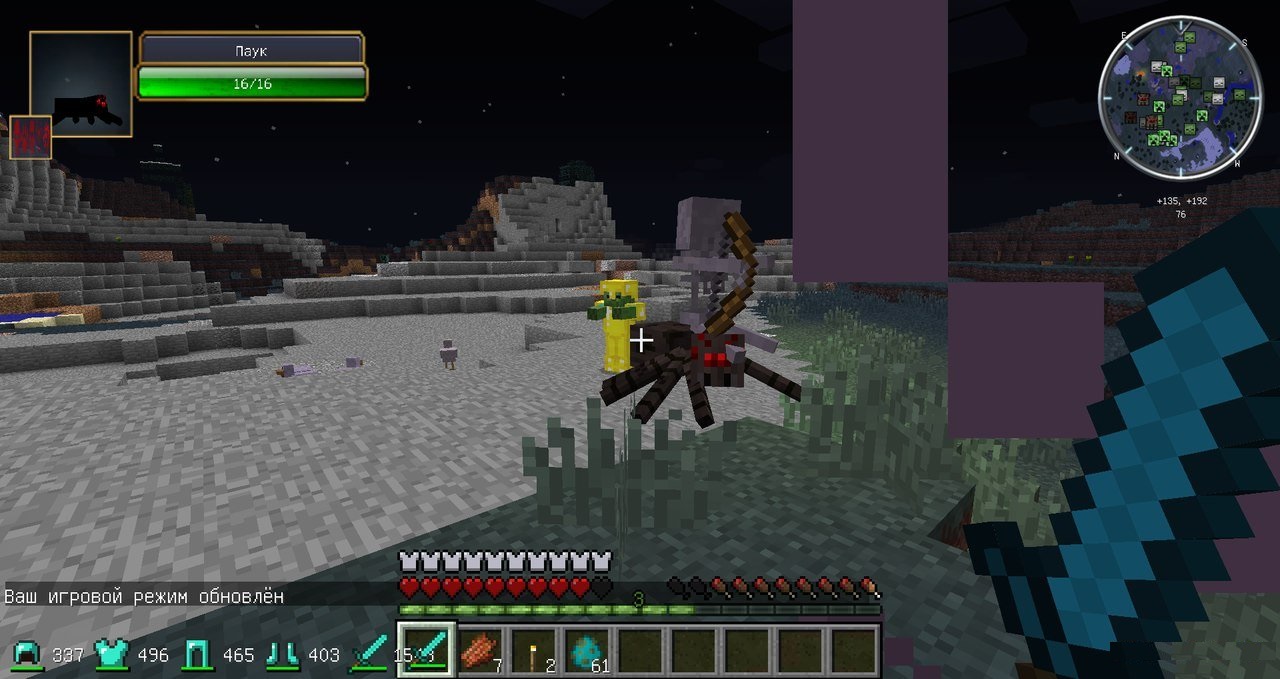The width and height of the screenshot is (1280, 679).
Task: Click the spider target portrait
Action: pos(81,84)
